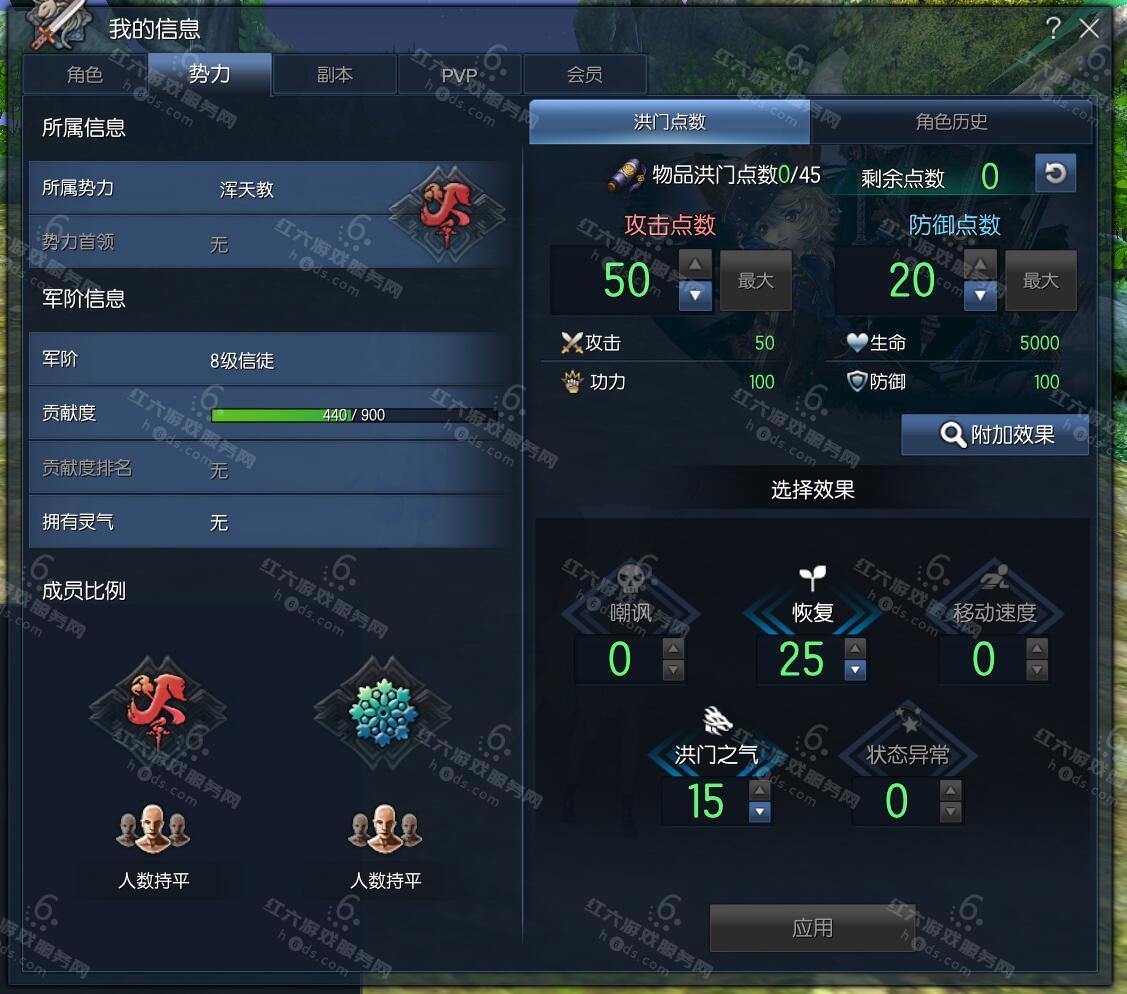Reset the allocated points with the refresh button
Screen dimensions: 1127x994
pos(1054,174)
